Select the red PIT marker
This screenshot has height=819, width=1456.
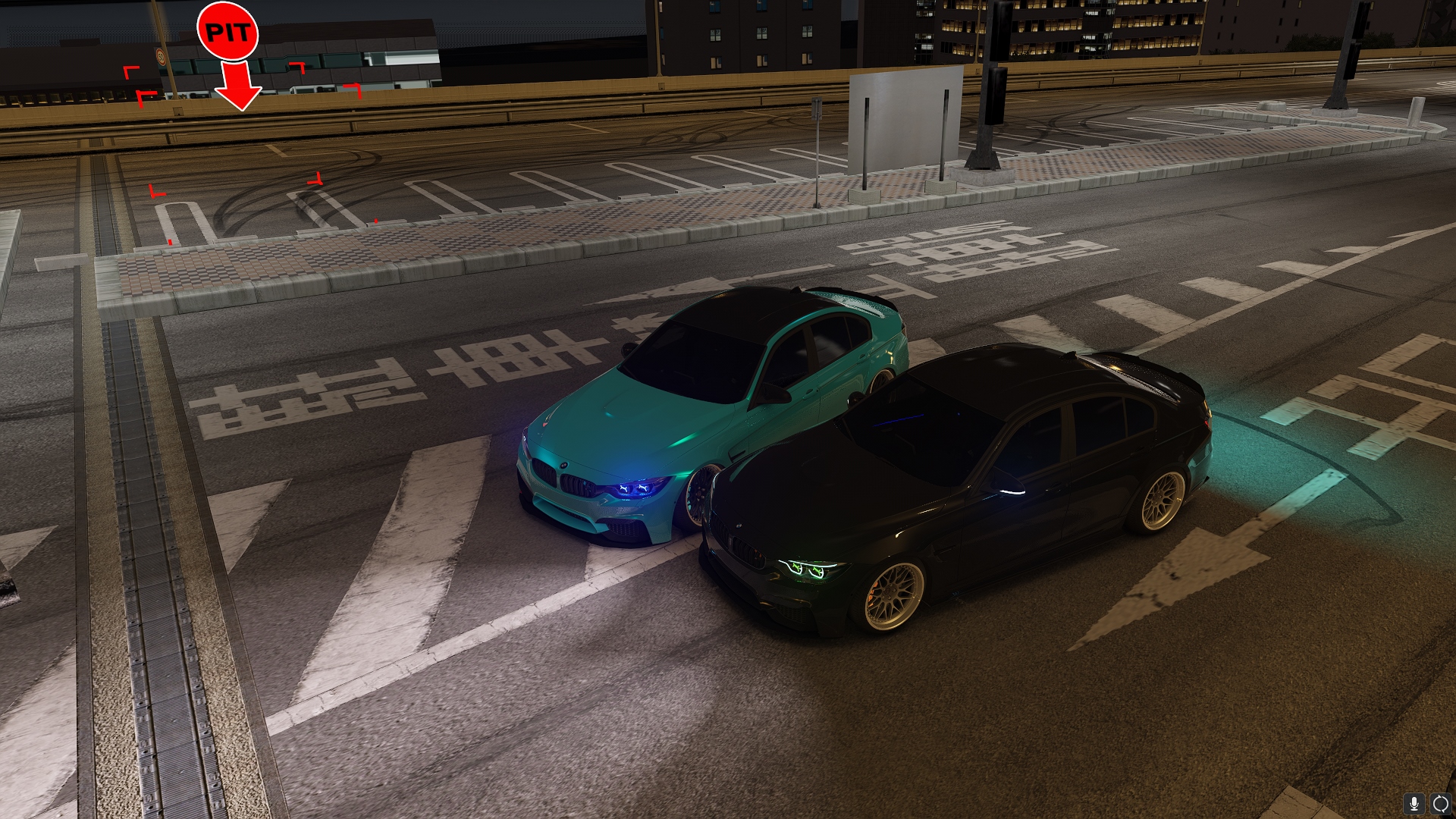[227, 33]
